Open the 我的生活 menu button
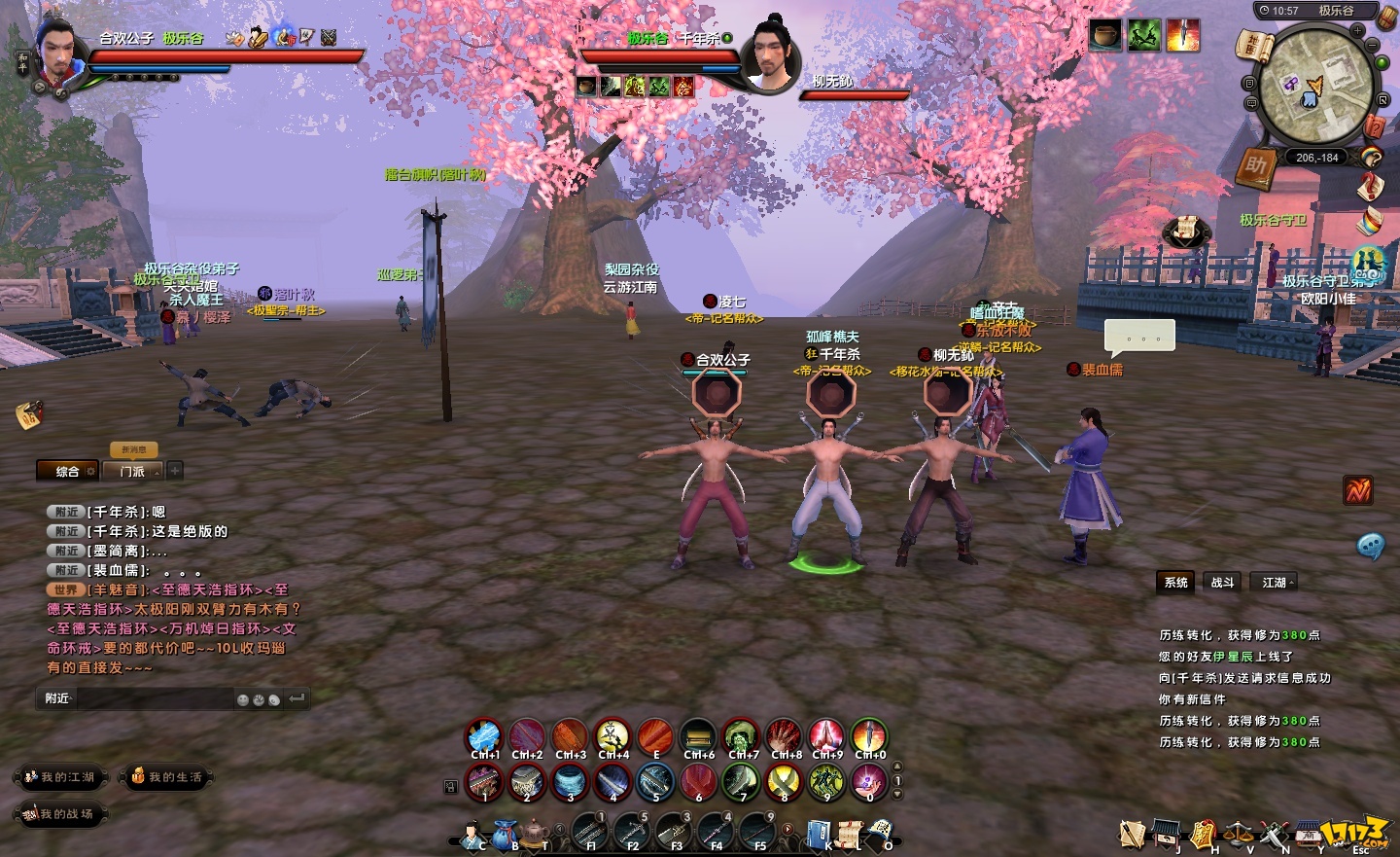The height and width of the screenshot is (857, 1400). 166,777
